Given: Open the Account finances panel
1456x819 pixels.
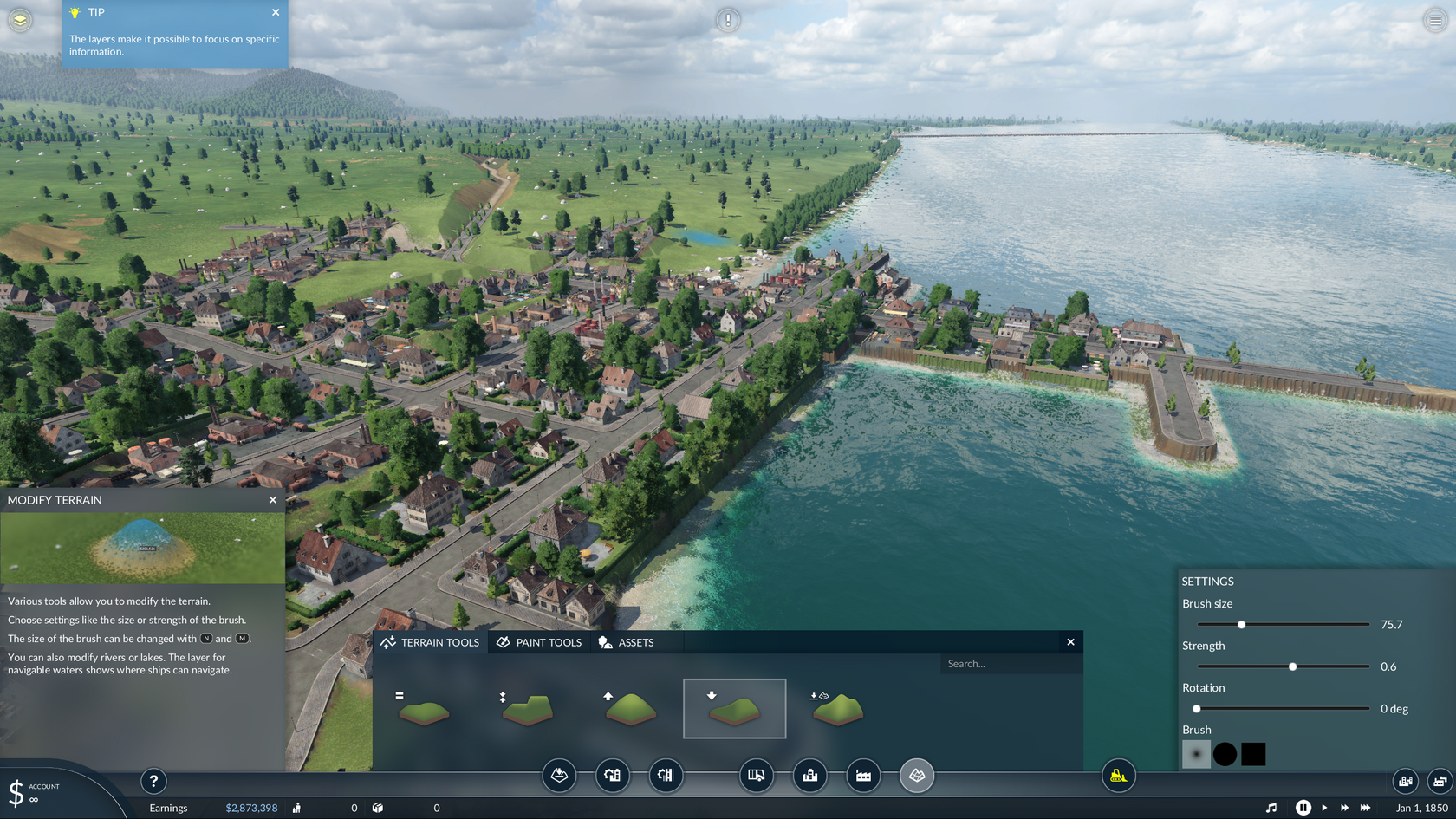Looking at the screenshot, I should click(x=35, y=792).
